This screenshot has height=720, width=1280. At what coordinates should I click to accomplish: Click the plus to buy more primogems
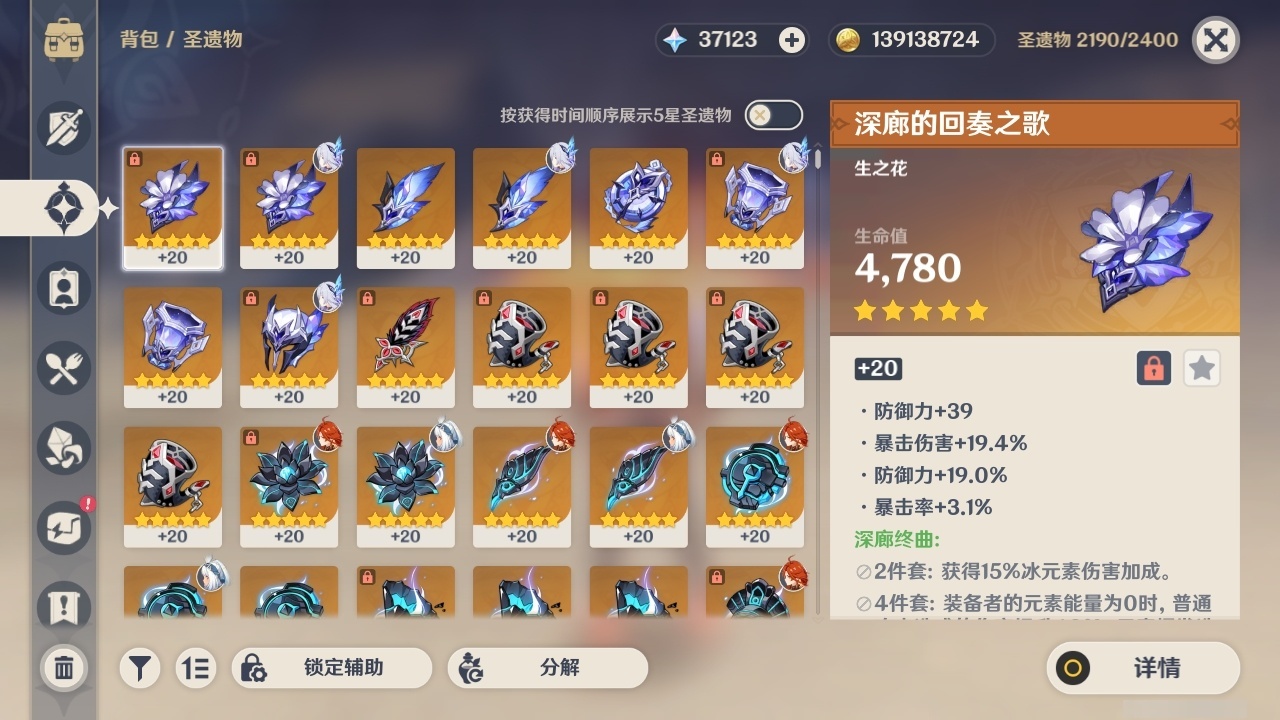point(791,40)
